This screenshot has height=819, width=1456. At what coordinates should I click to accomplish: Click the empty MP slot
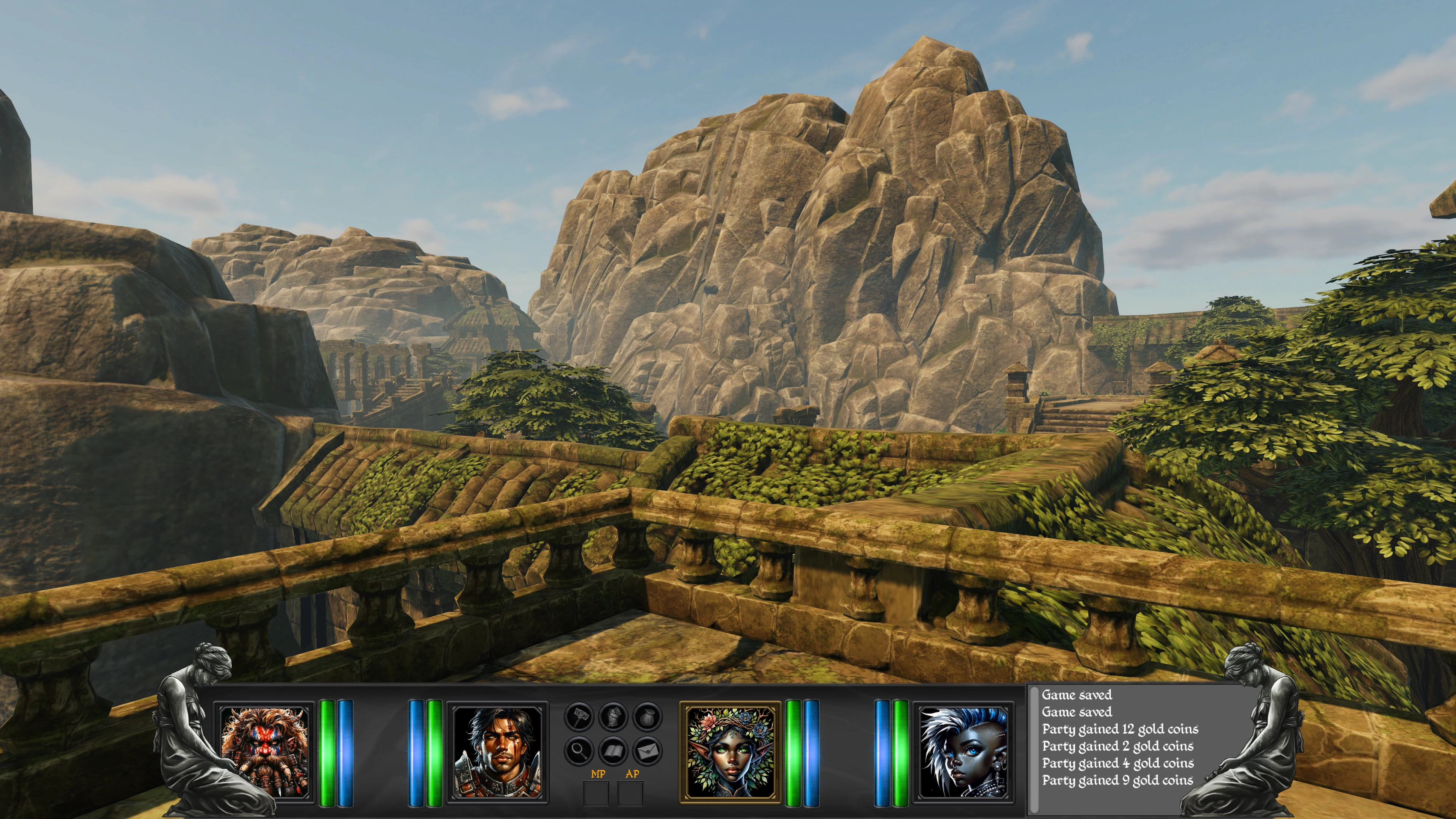coord(596,793)
